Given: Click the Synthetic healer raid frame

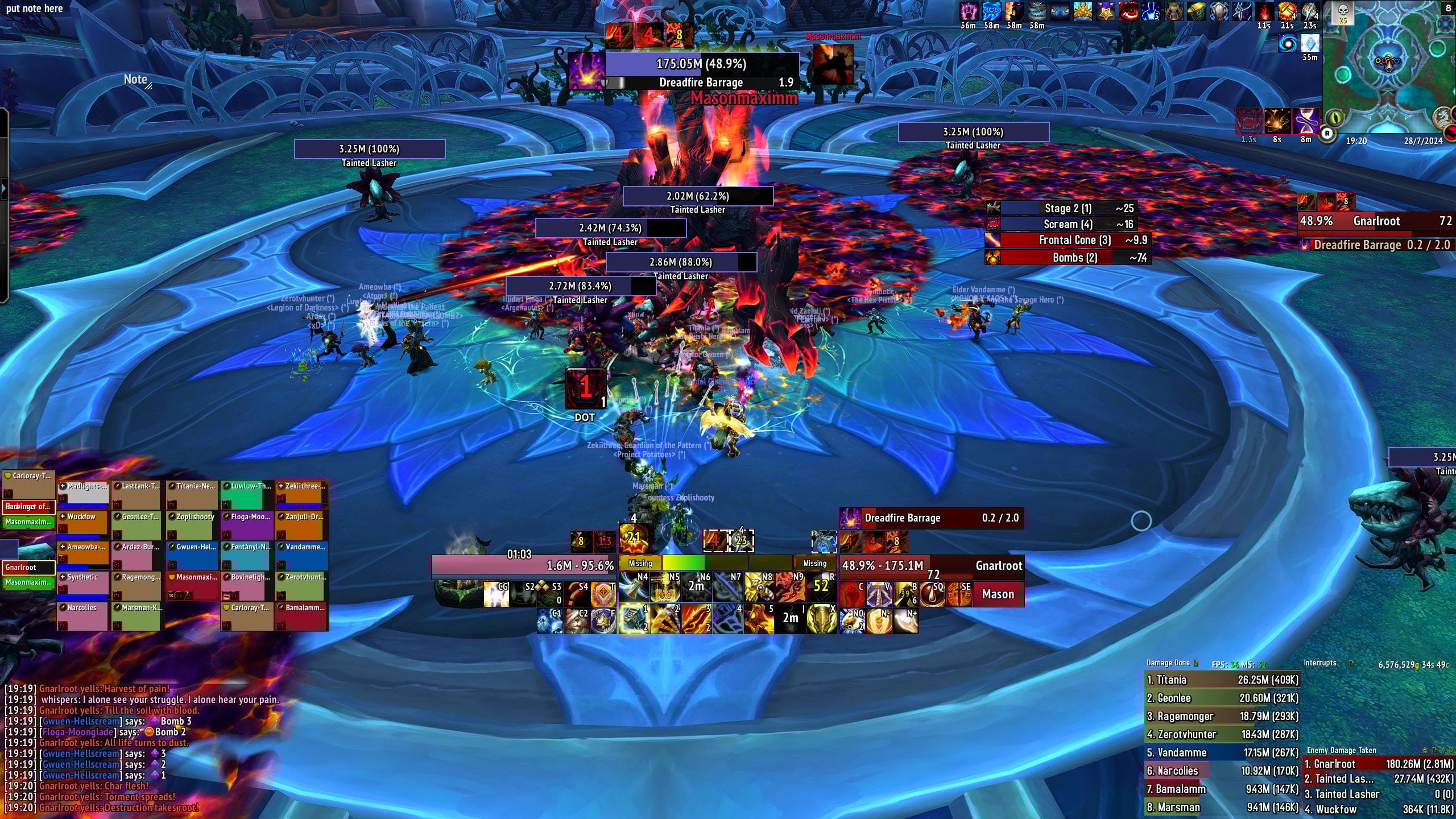Looking at the screenshot, I should tap(82, 585).
